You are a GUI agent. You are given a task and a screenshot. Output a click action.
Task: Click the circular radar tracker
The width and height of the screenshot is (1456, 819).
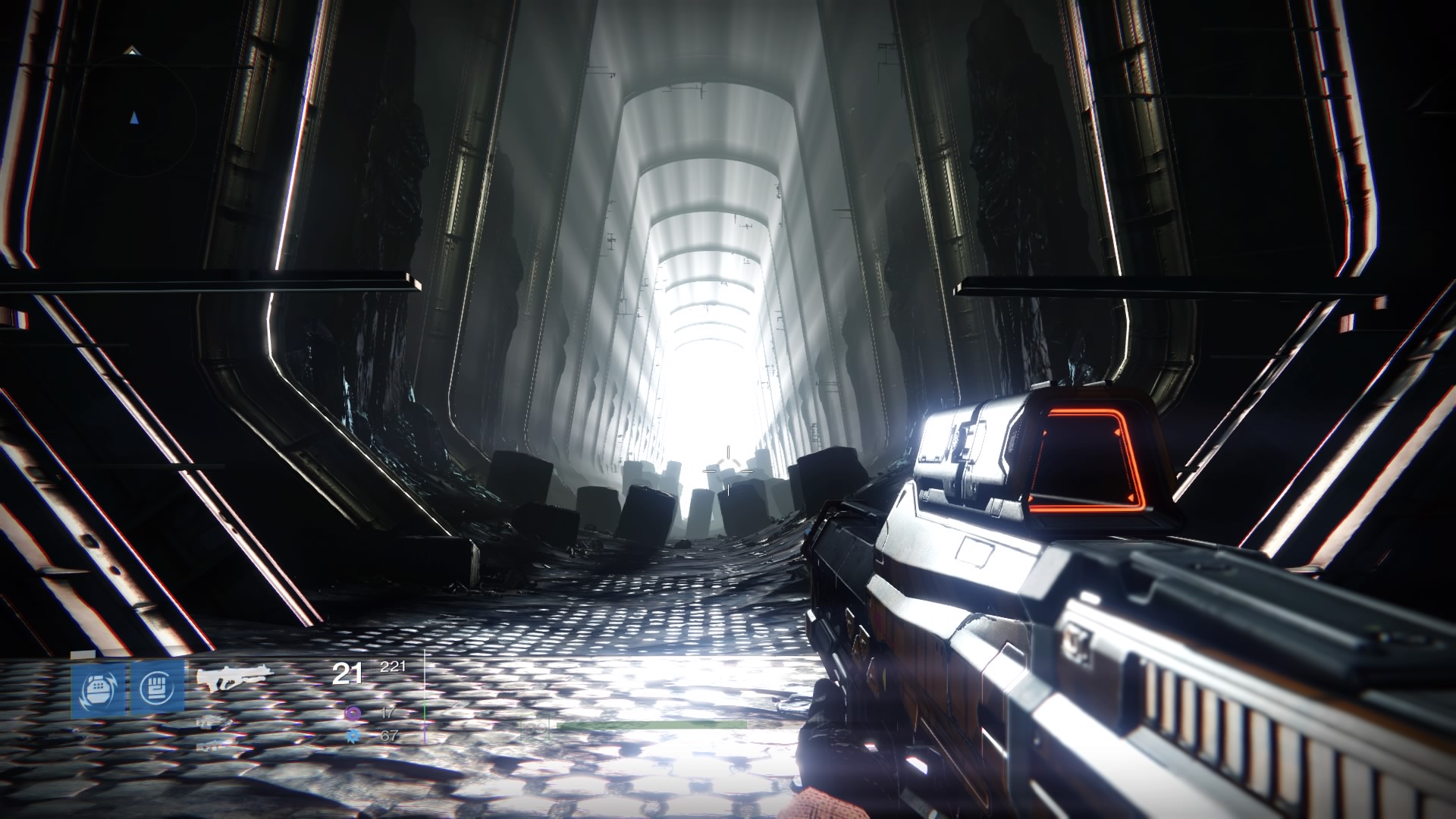pos(135,118)
